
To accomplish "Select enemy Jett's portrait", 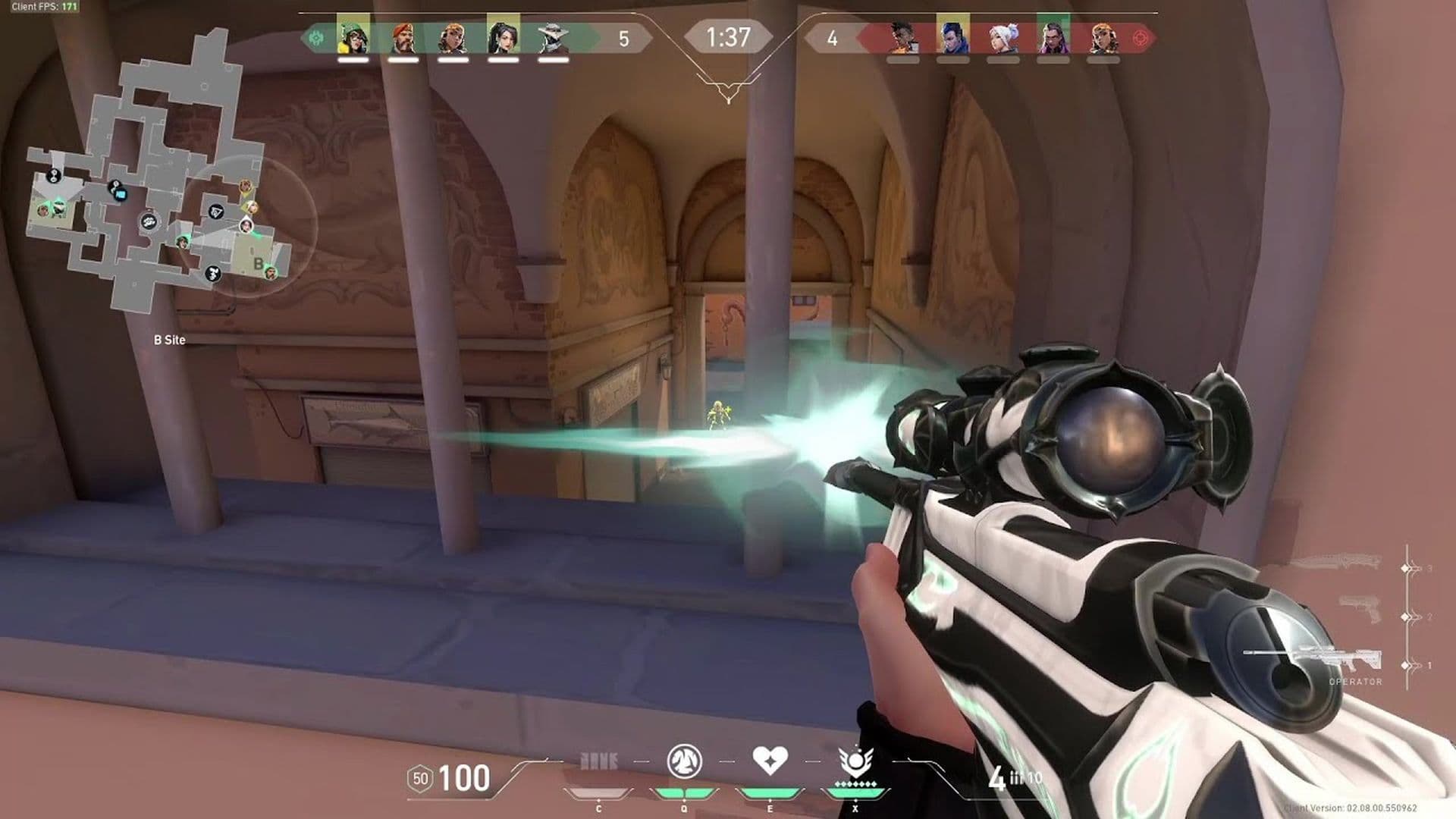I will 1003,36.
